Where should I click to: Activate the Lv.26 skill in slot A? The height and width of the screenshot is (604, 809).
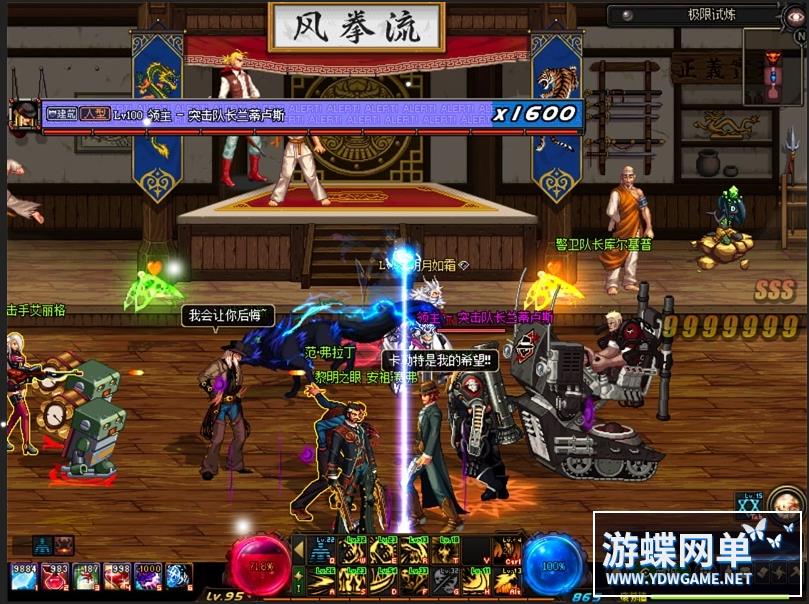click(x=323, y=580)
